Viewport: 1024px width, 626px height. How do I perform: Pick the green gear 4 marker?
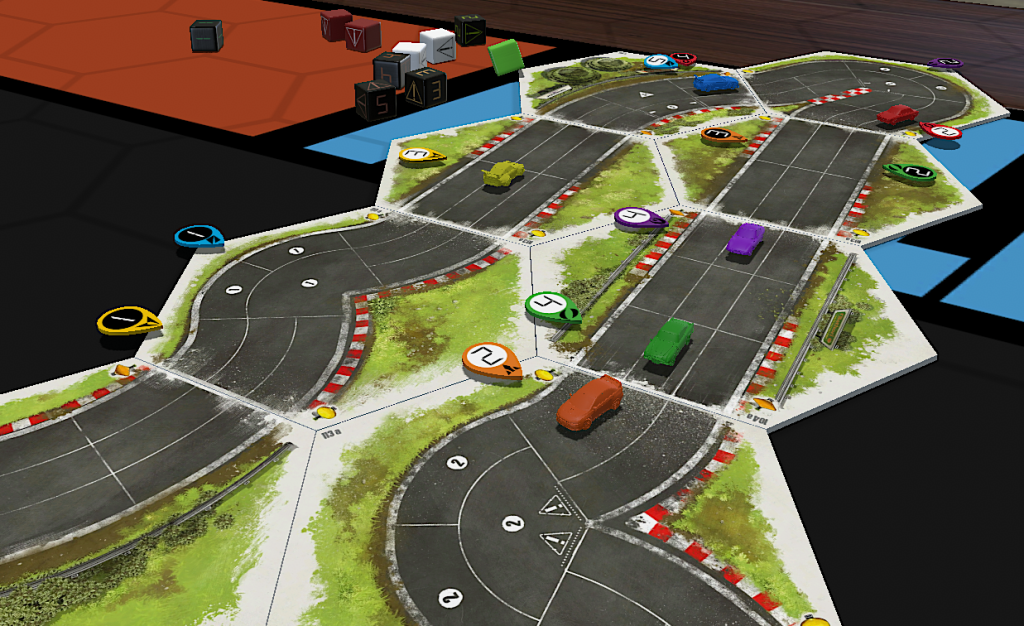tap(549, 305)
